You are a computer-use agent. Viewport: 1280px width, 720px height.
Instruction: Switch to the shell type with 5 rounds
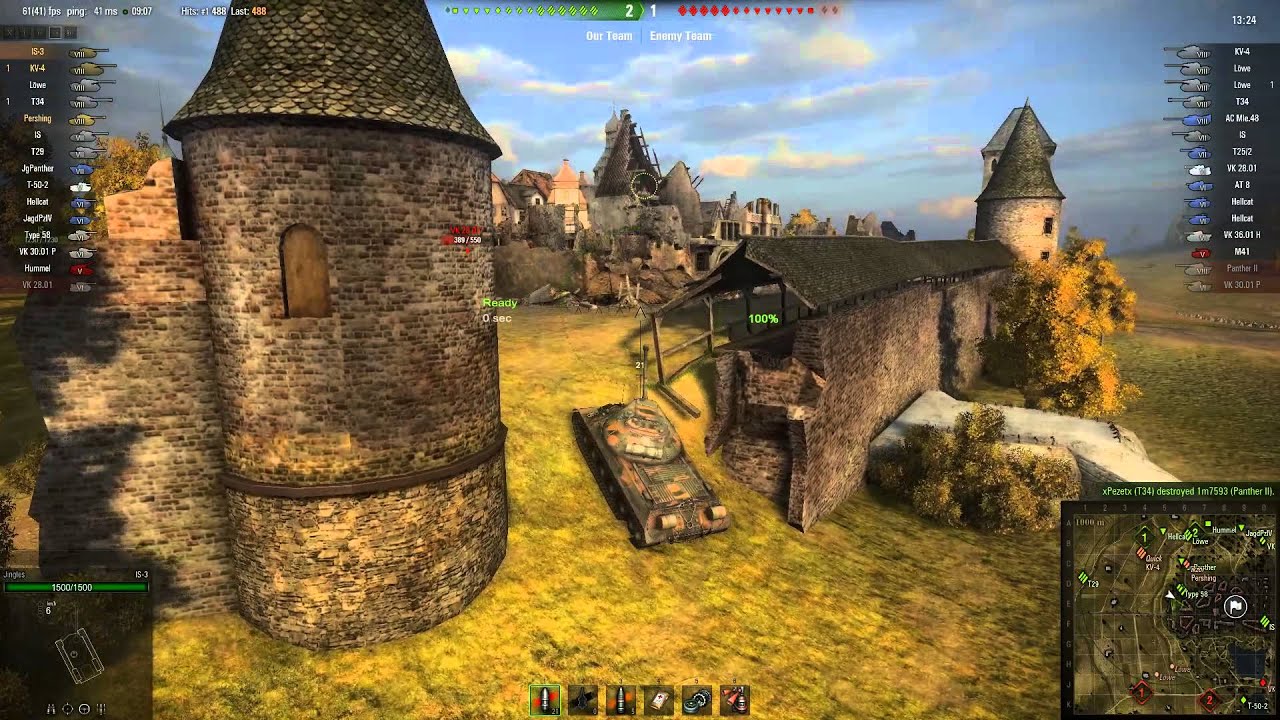click(621, 700)
